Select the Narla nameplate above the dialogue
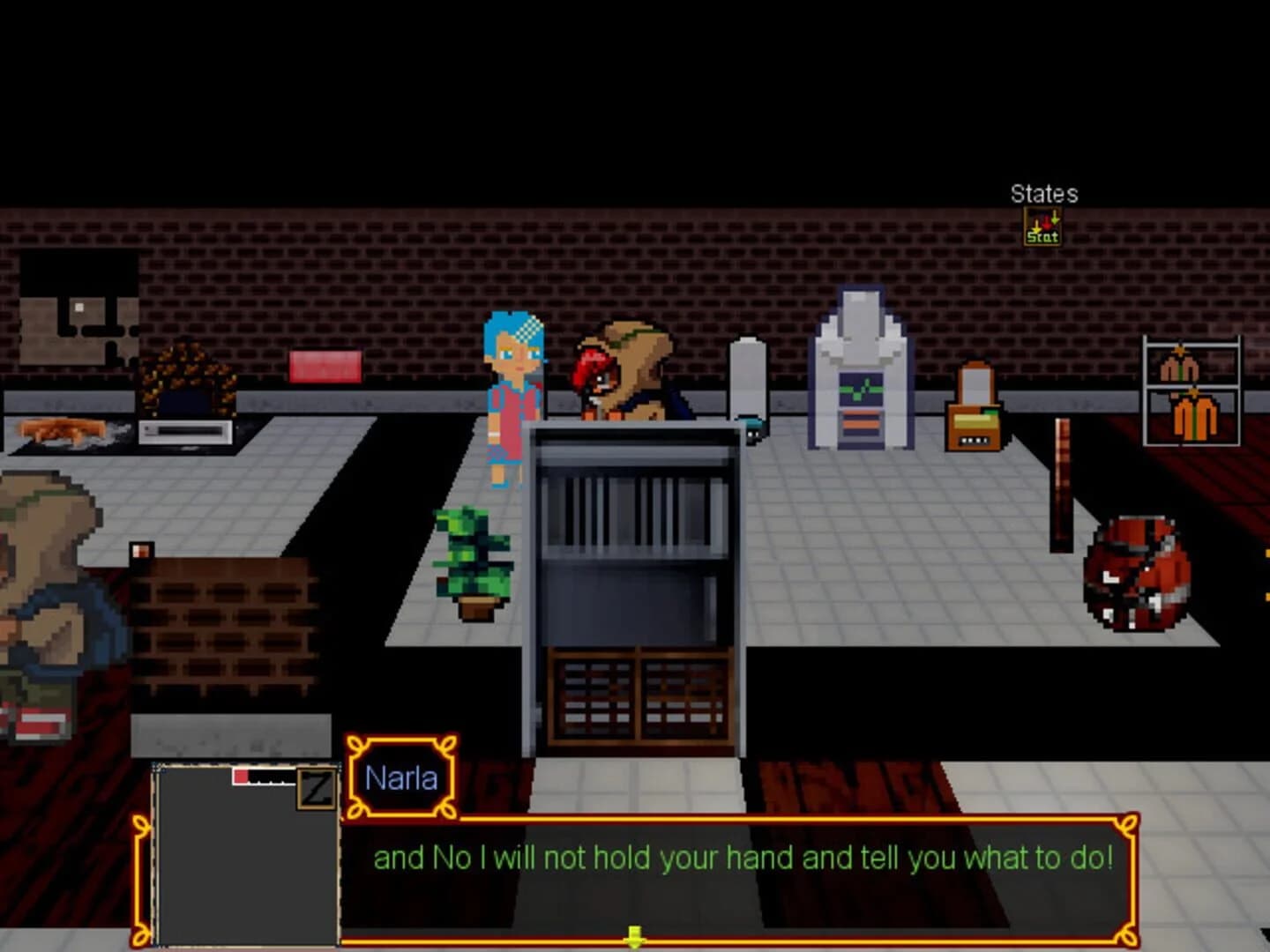The height and width of the screenshot is (952, 1270). coord(401,776)
